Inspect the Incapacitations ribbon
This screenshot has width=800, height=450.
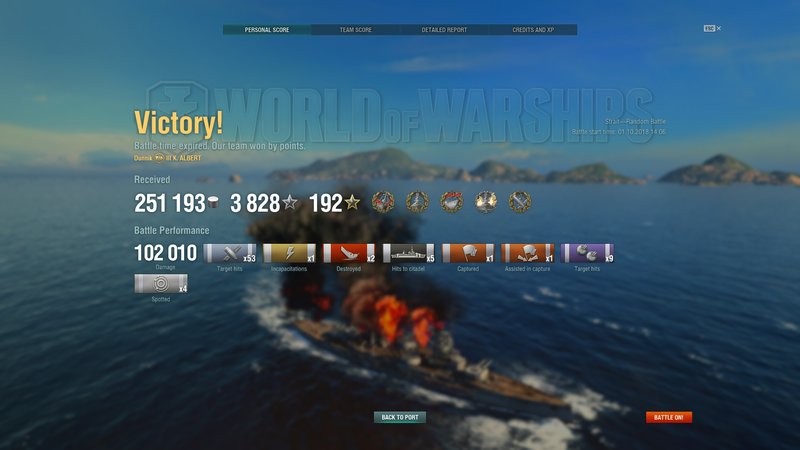pyautogui.click(x=289, y=254)
